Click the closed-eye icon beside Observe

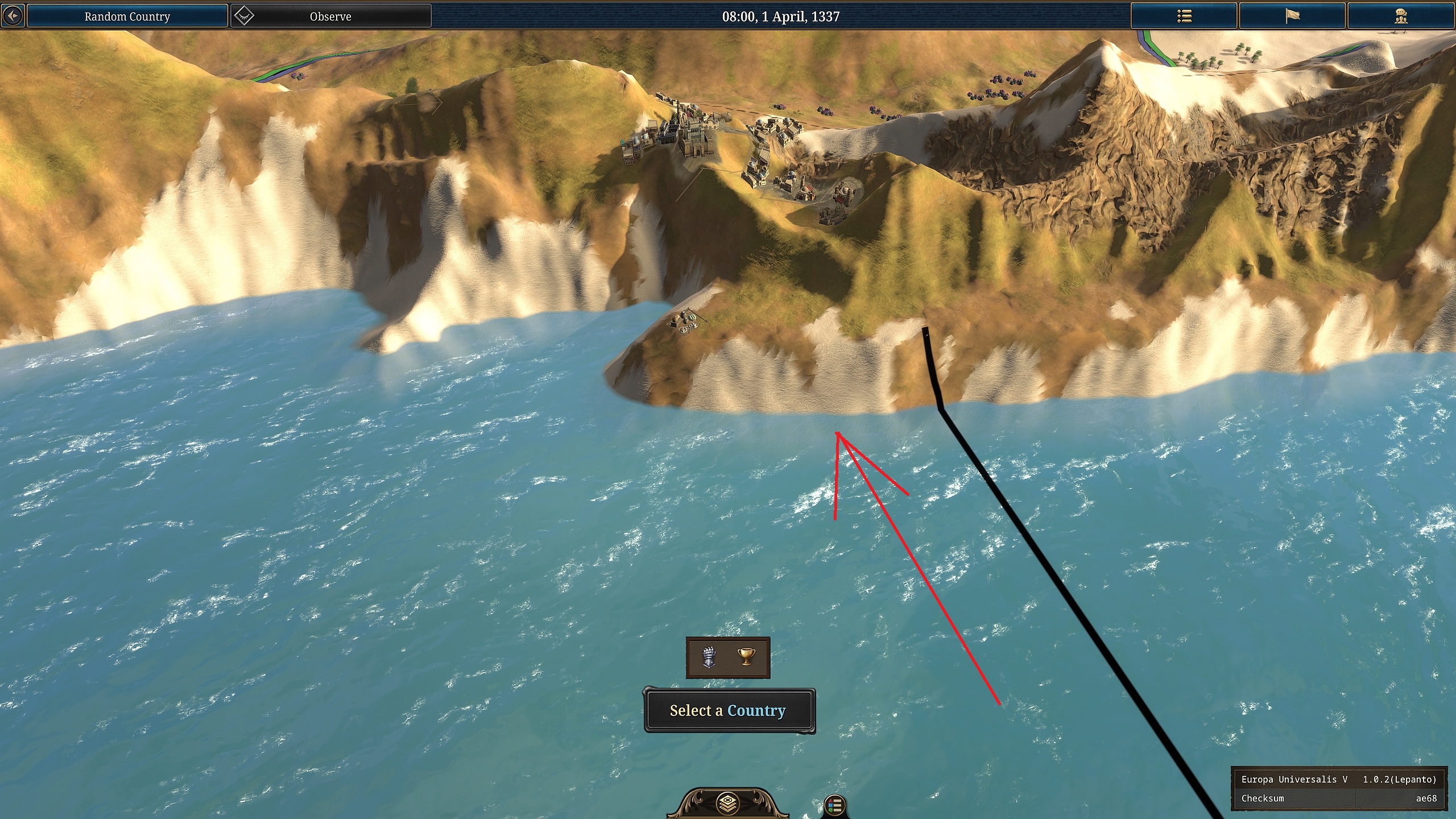(x=243, y=16)
